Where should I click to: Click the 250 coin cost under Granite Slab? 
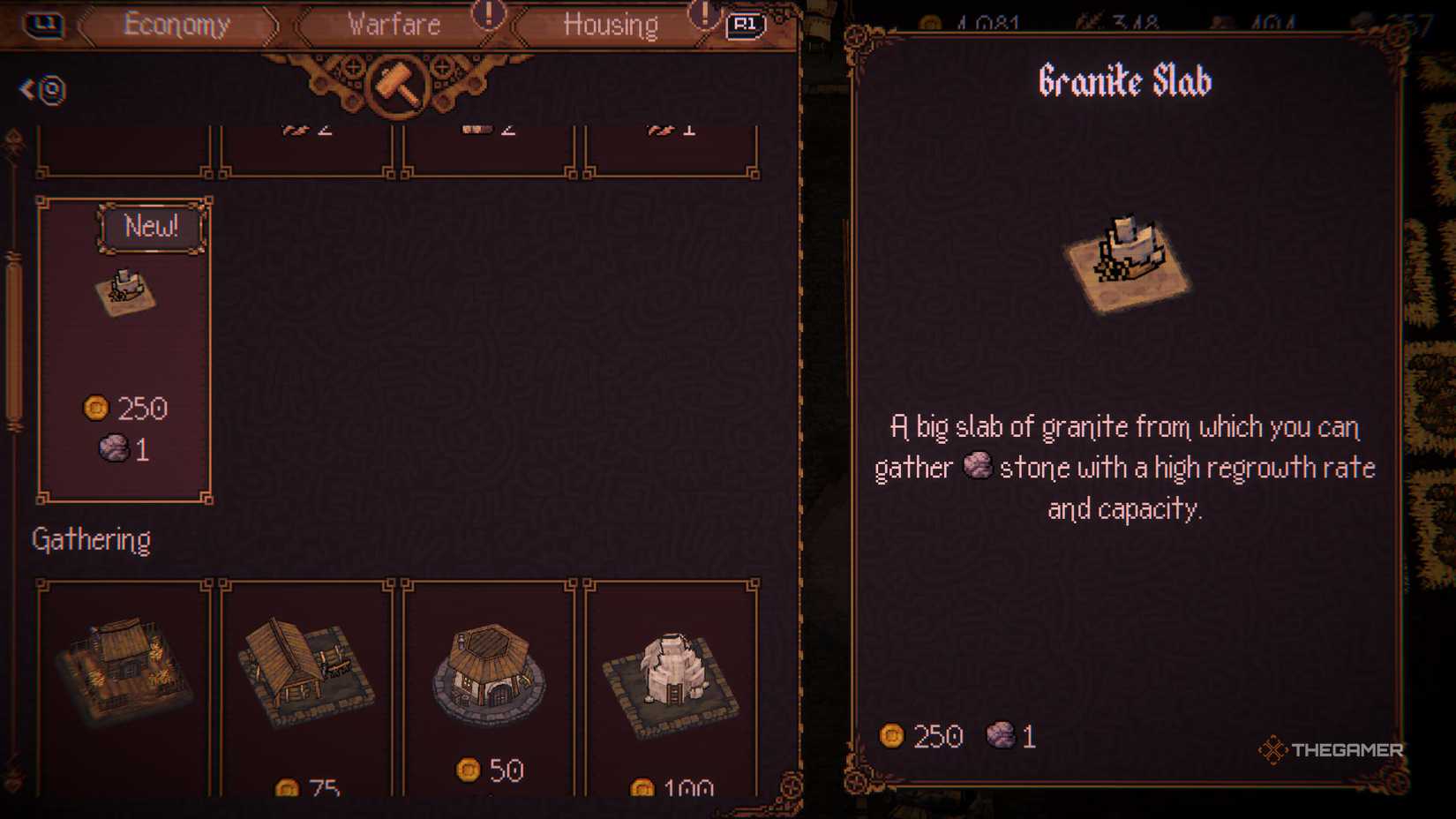pyautogui.click(x=924, y=736)
